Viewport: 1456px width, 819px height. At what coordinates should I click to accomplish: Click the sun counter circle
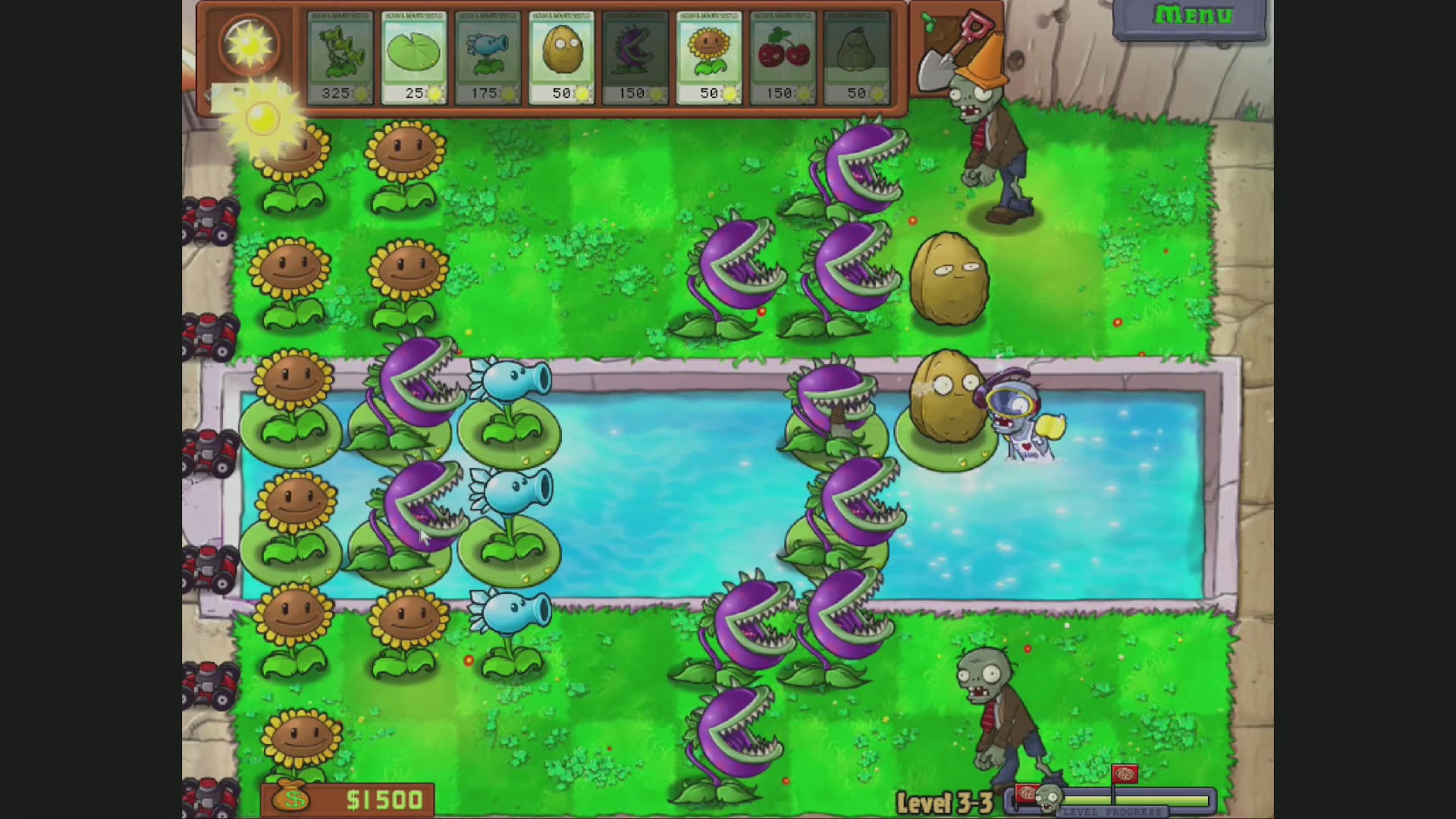pos(252,45)
